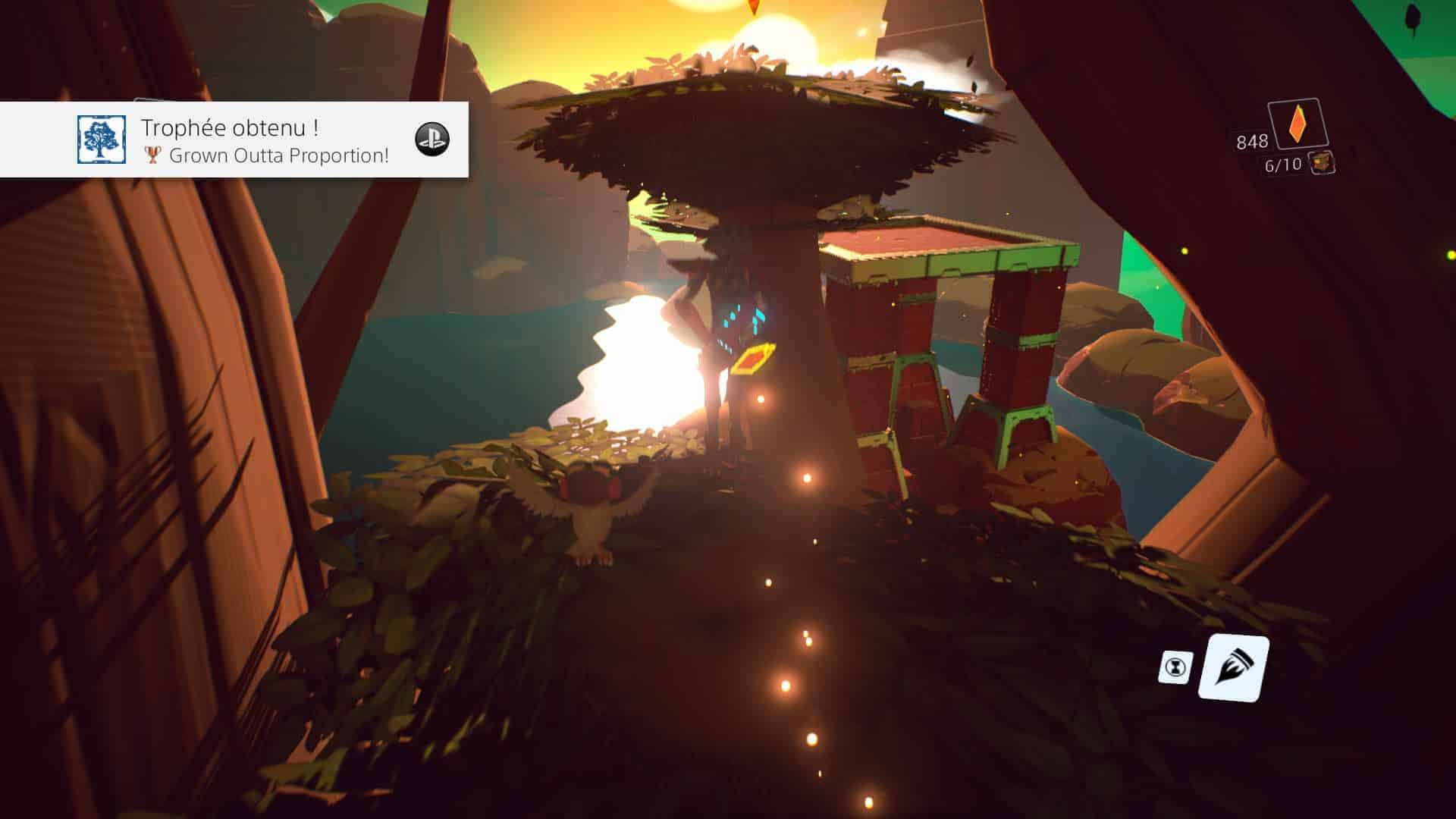
Task: Select the paintbrush tool icon
Action: coord(1232,668)
